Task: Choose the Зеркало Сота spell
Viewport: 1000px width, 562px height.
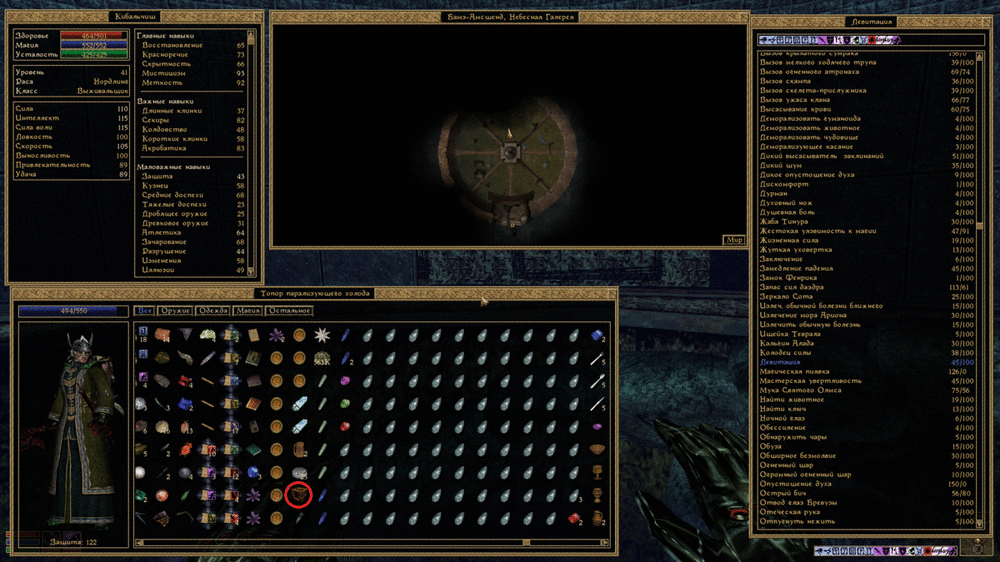Action: click(x=787, y=297)
